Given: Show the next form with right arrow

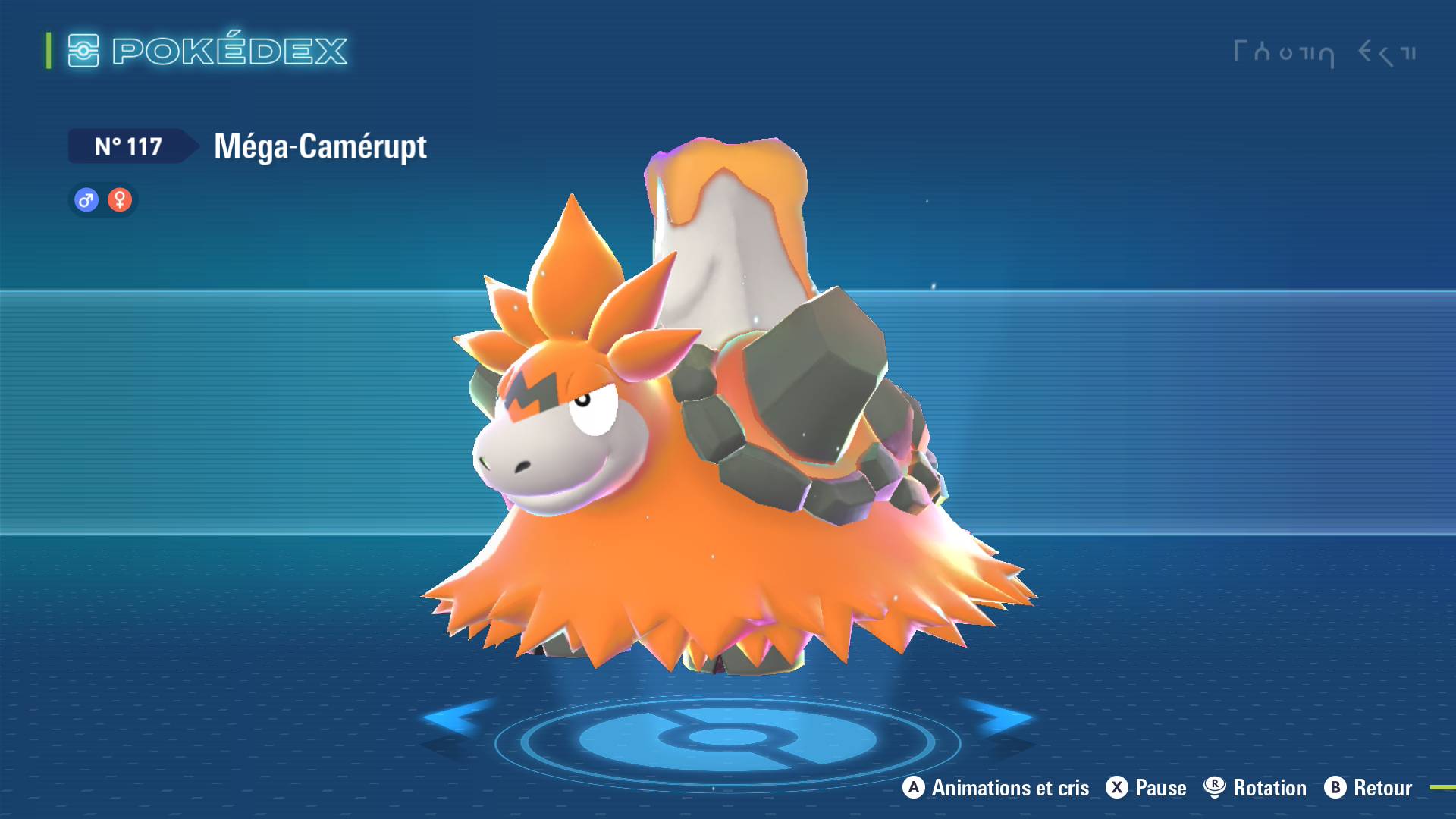Looking at the screenshot, I should pos(999,717).
